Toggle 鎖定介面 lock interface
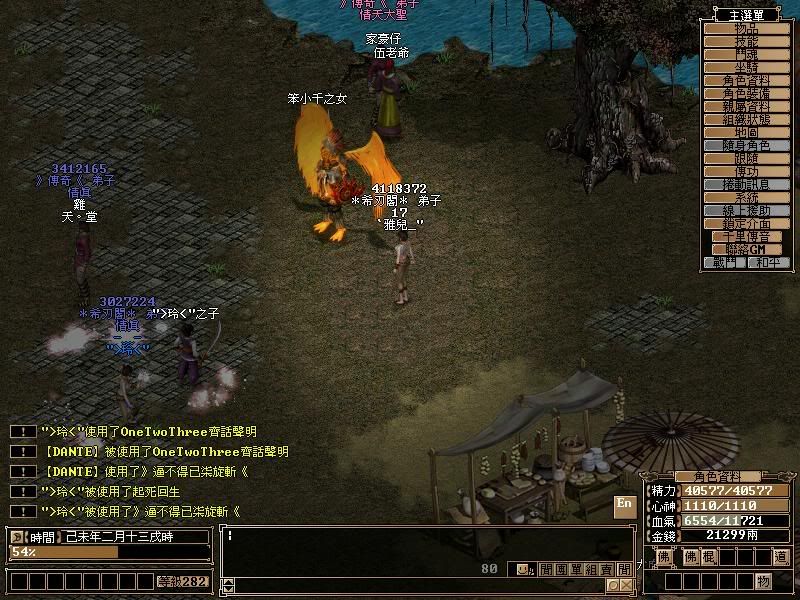Image resolution: width=800 pixels, height=600 pixels. pyautogui.click(x=746, y=223)
